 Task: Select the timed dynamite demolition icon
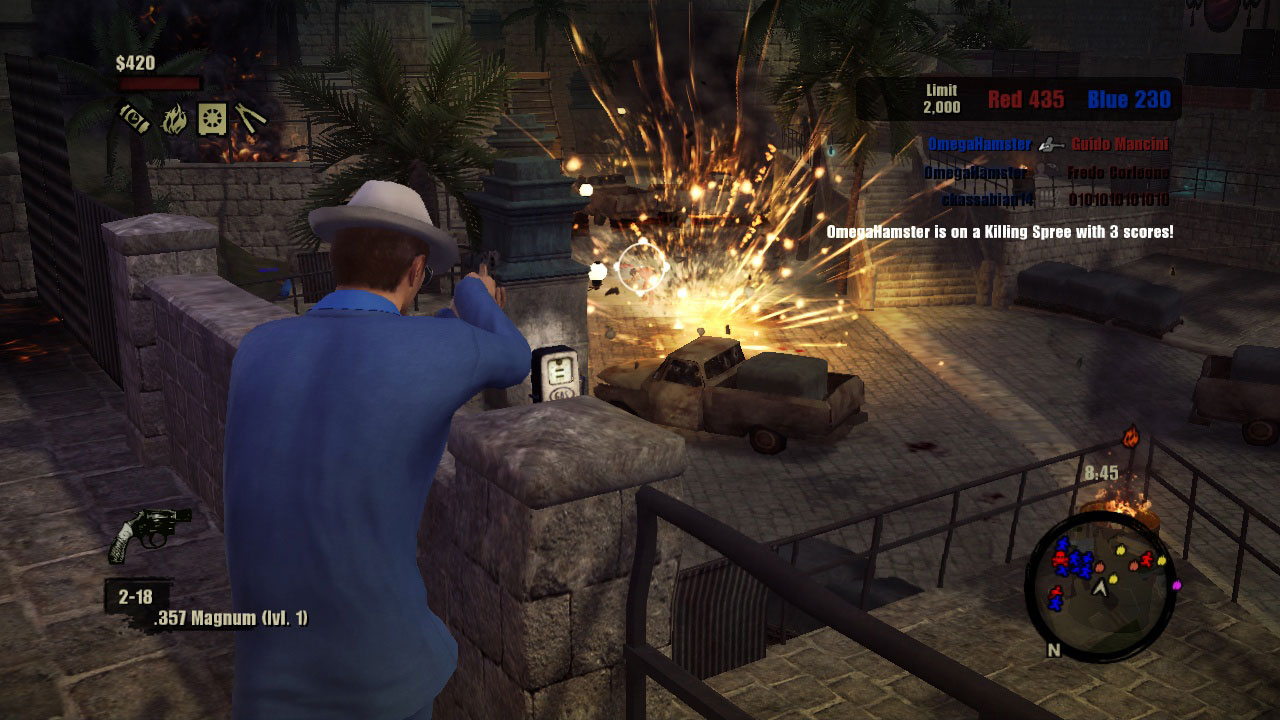point(134,118)
